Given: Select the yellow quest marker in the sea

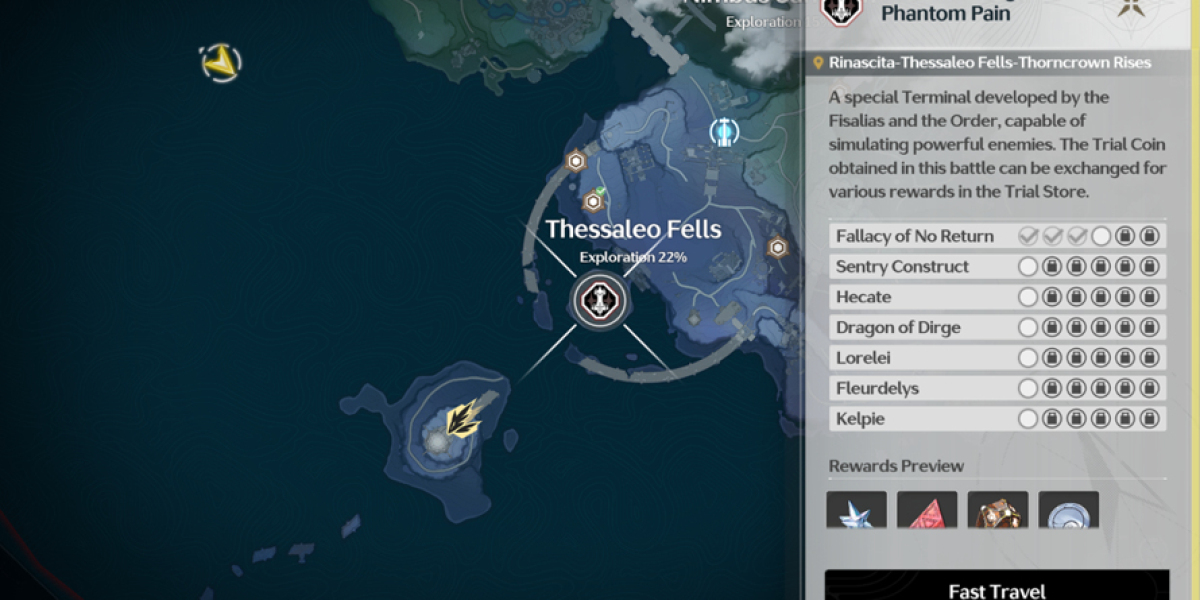Looking at the screenshot, I should (x=219, y=63).
